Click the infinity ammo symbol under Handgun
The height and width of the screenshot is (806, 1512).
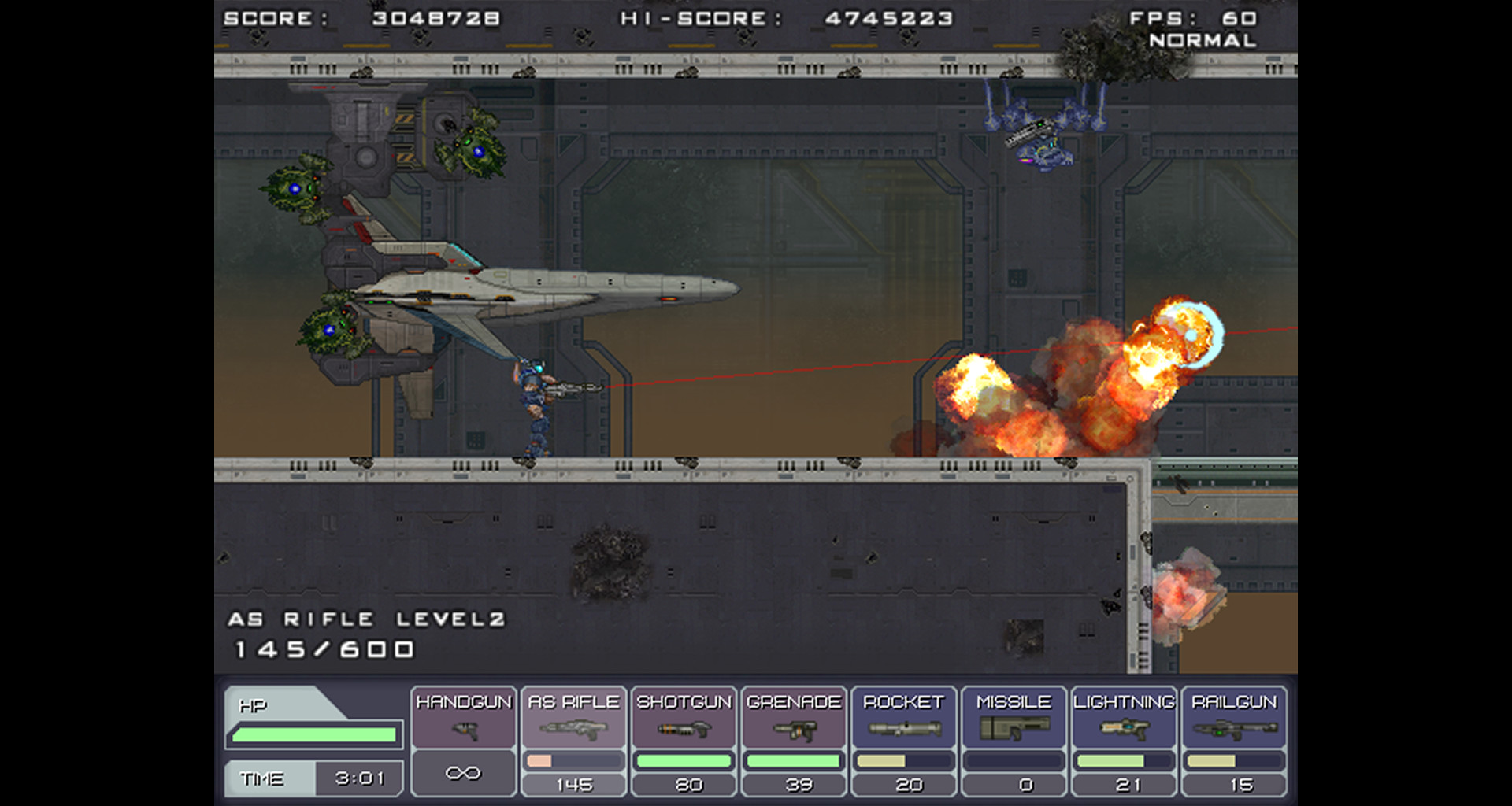click(x=463, y=772)
